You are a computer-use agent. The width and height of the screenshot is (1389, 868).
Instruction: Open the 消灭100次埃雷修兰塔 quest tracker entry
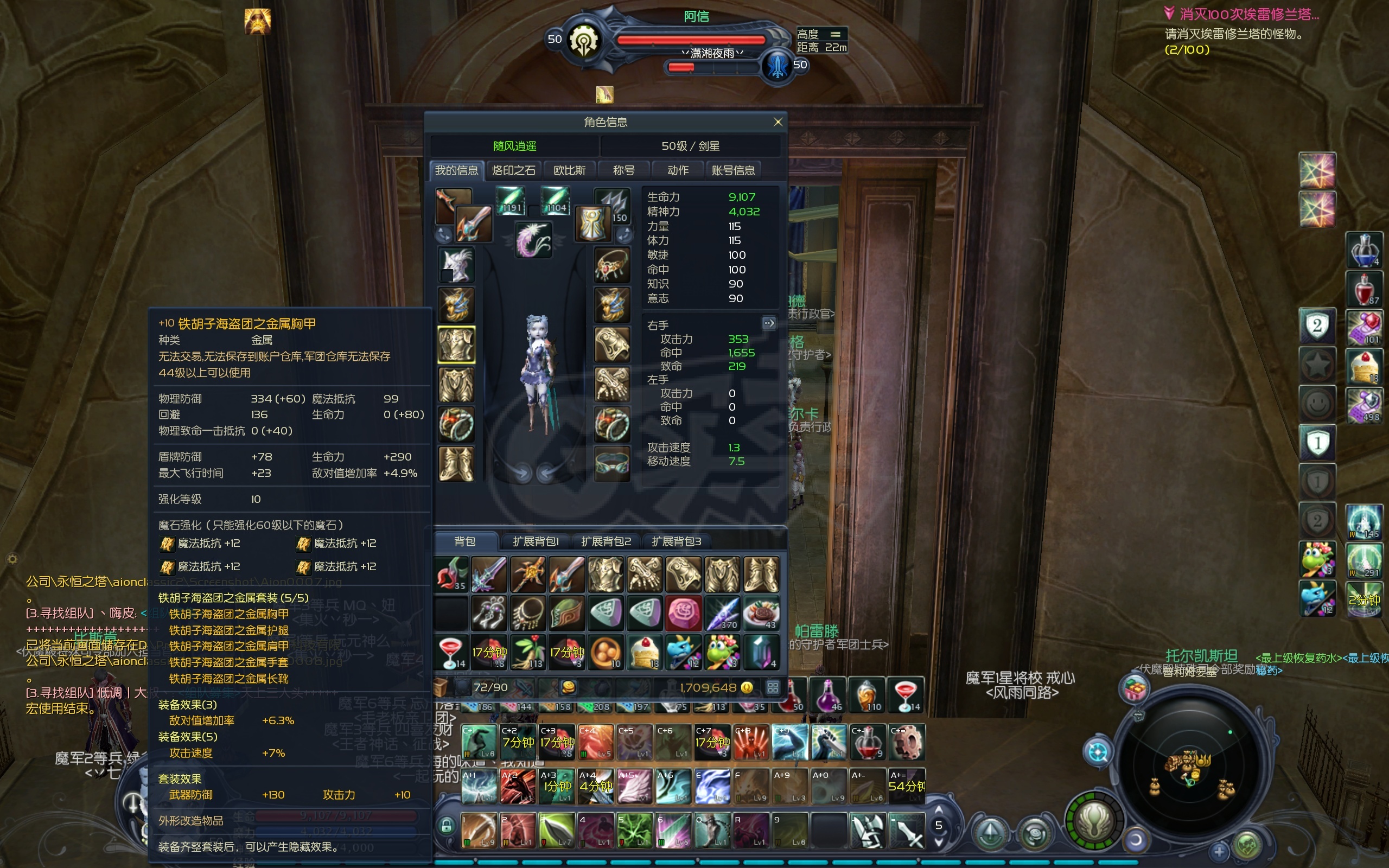[1247, 14]
